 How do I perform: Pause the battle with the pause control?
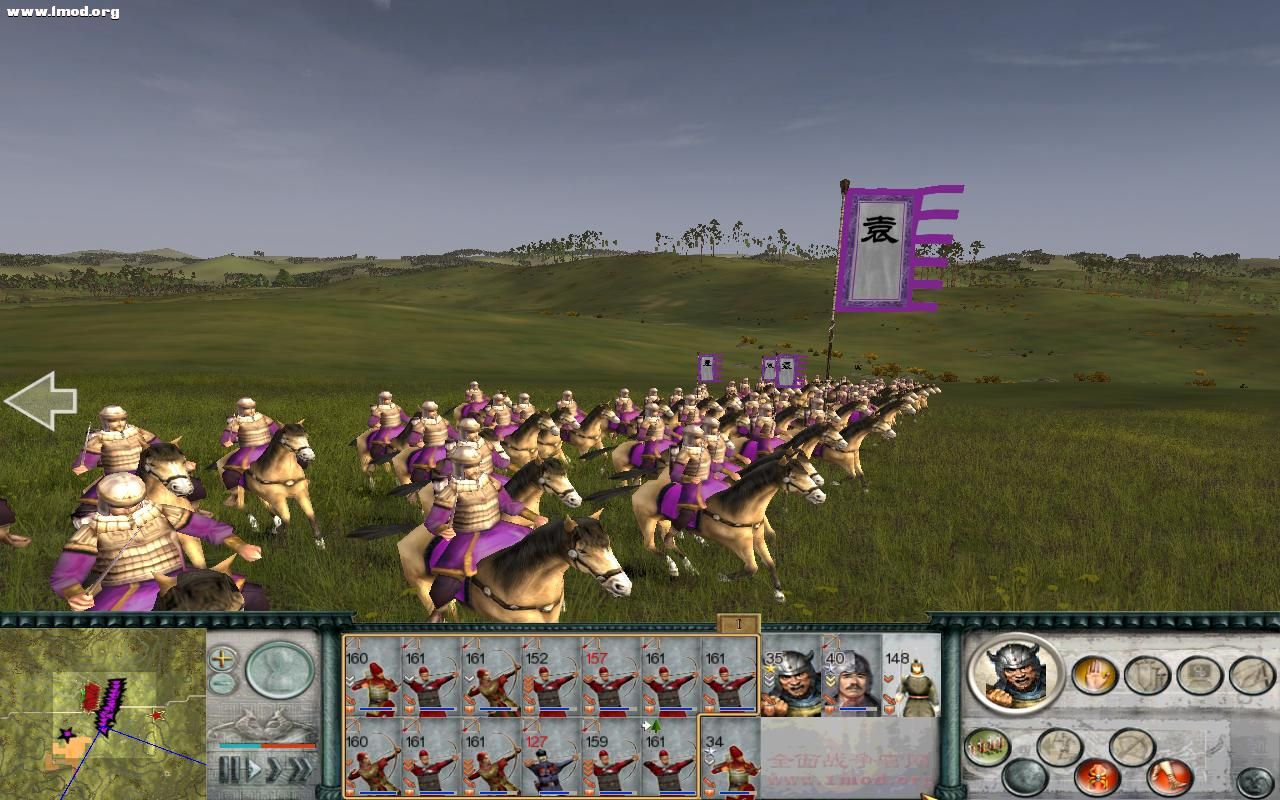pyautogui.click(x=229, y=769)
